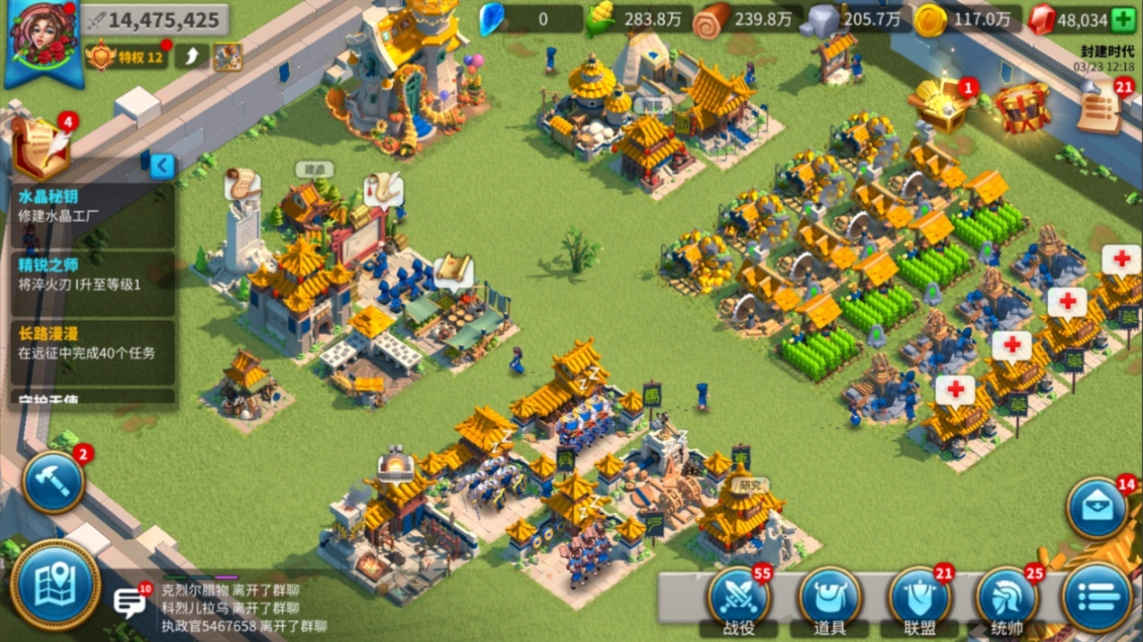Screen dimensions: 1143x642
Task: Collapse the quest panel with blue arrow
Action: coord(162,165)
